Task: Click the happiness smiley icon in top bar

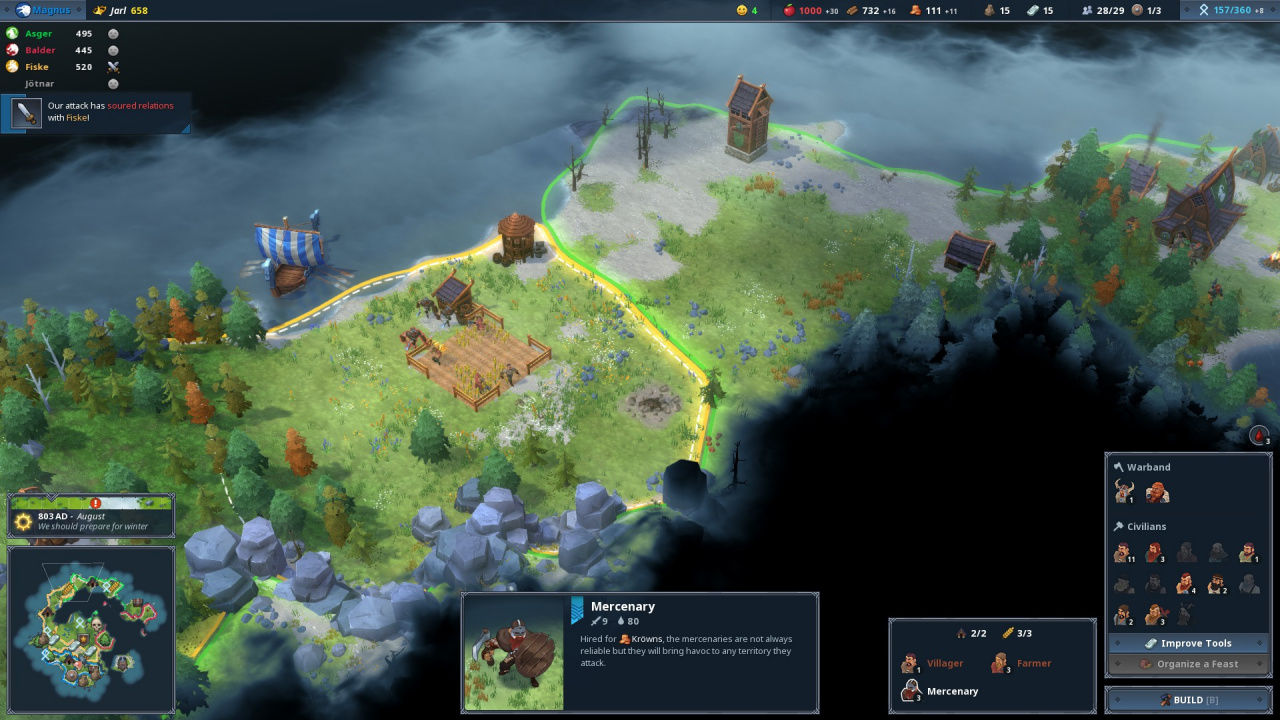Action: [742, 10]
